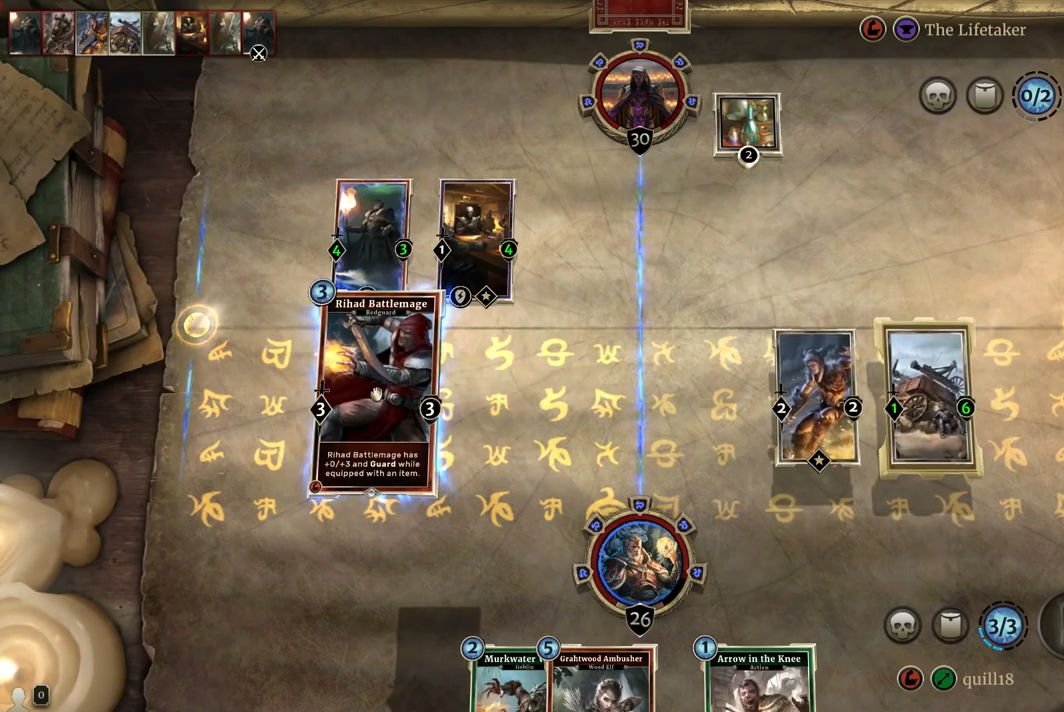The height and width of the screenshot is (712, 1064).
Task: Open your own discard pile skull icon
Action: point(903,625)
